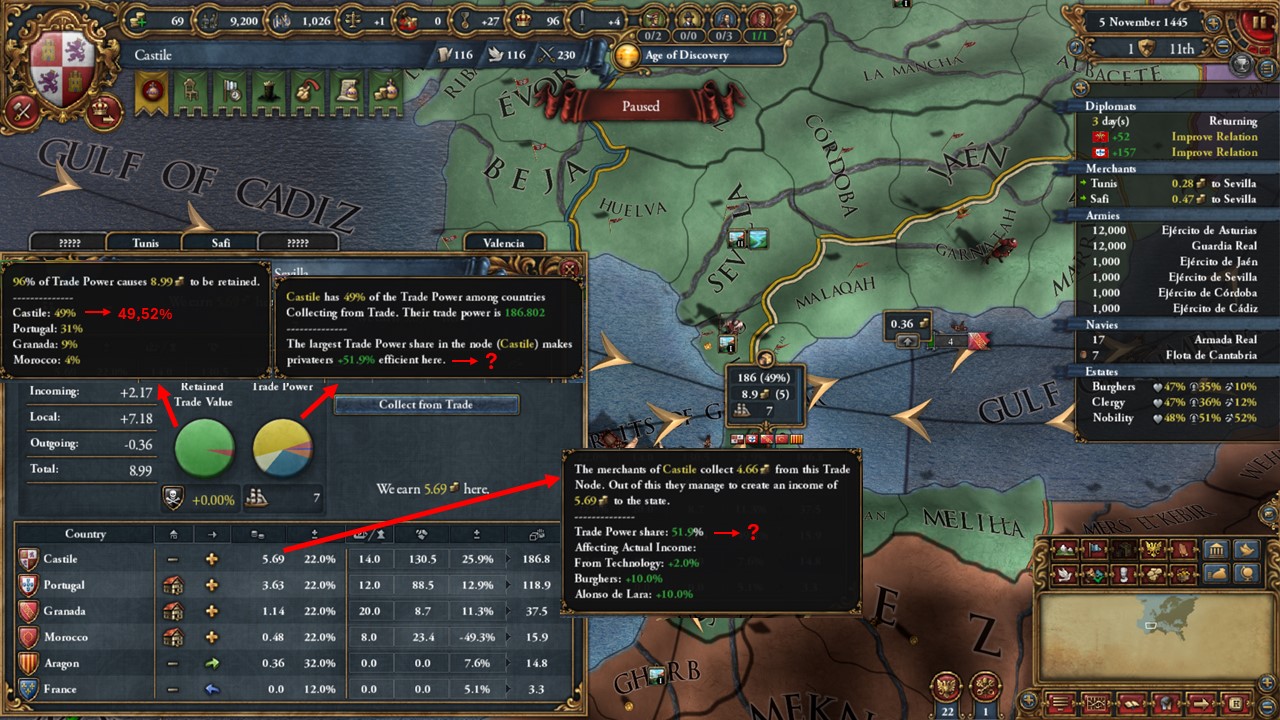Open the missions scroll icon in country tabs

pos(346,93)
